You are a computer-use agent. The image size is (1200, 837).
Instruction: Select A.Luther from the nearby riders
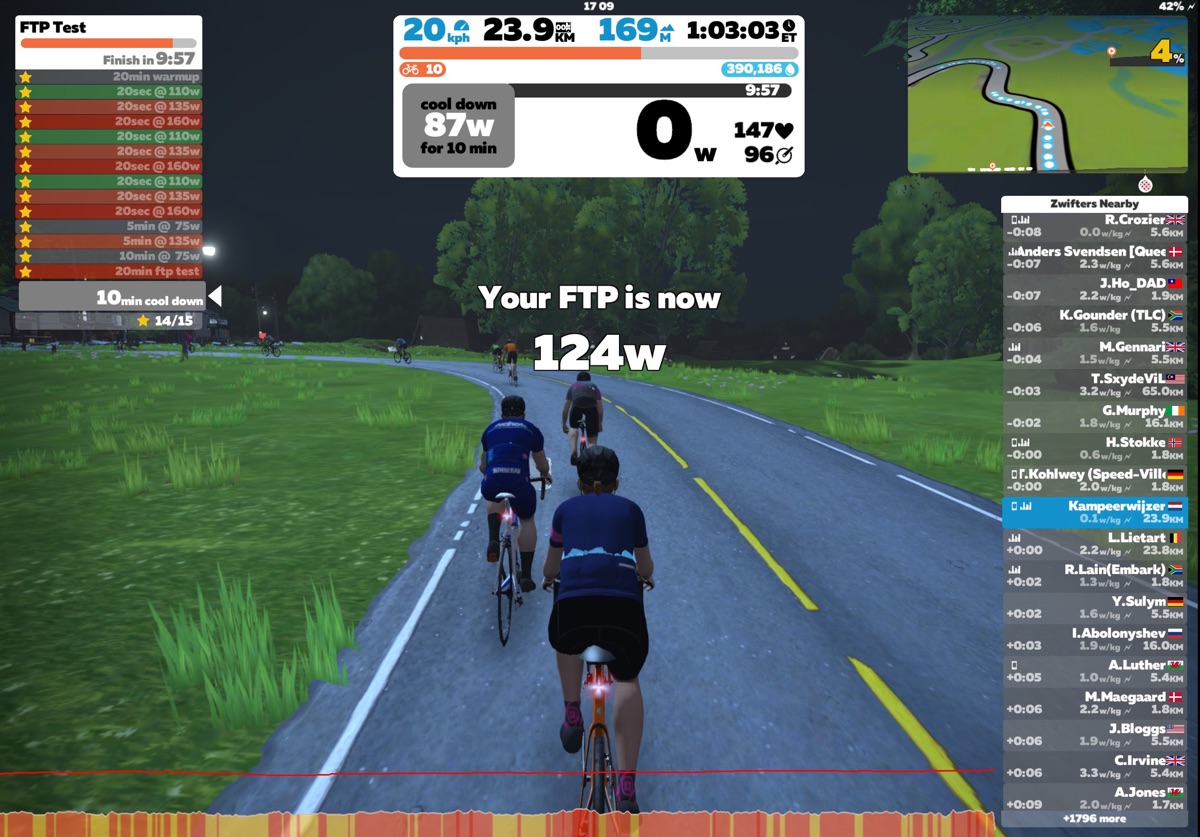click(1094, 671)
